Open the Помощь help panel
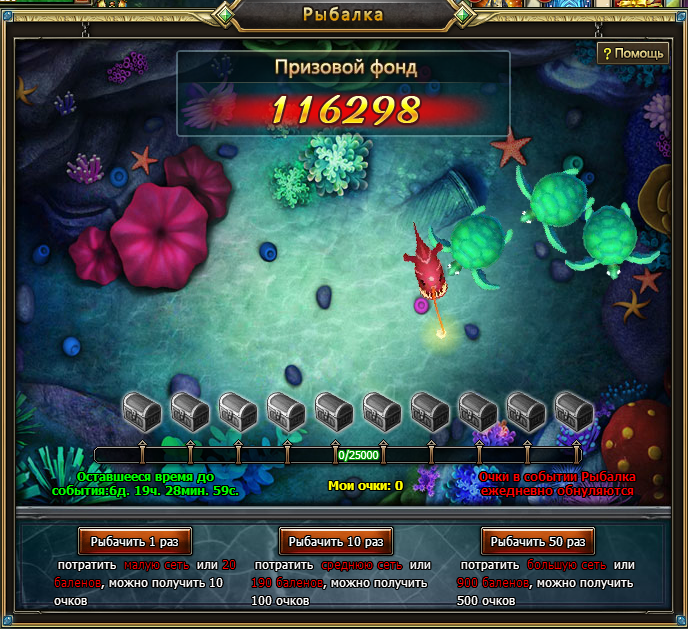 [632, 53]
